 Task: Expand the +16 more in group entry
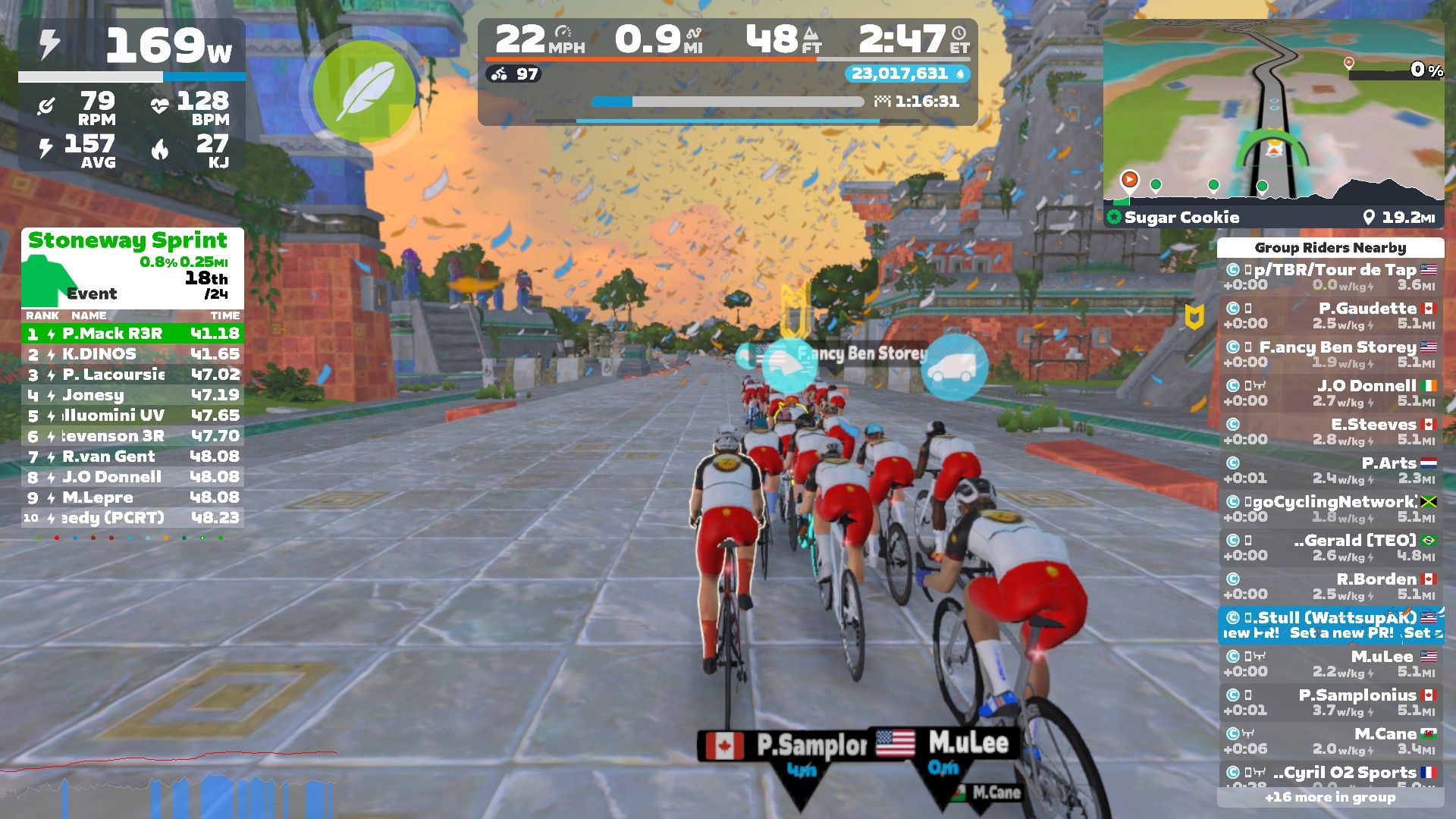pyautogui.click(x=1330, y=797)
